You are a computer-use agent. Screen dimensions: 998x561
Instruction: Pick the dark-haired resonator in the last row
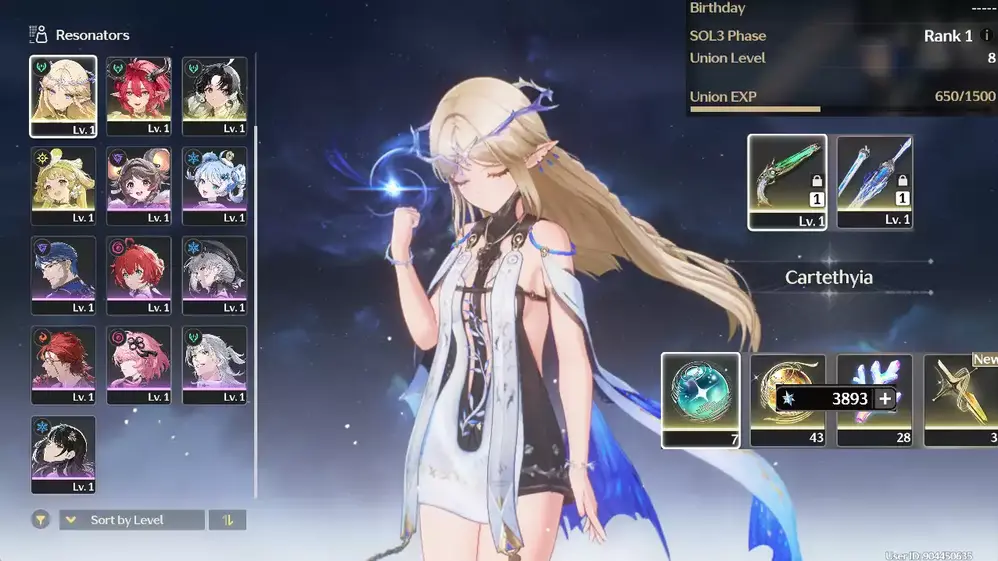click(x=63, y=455)
